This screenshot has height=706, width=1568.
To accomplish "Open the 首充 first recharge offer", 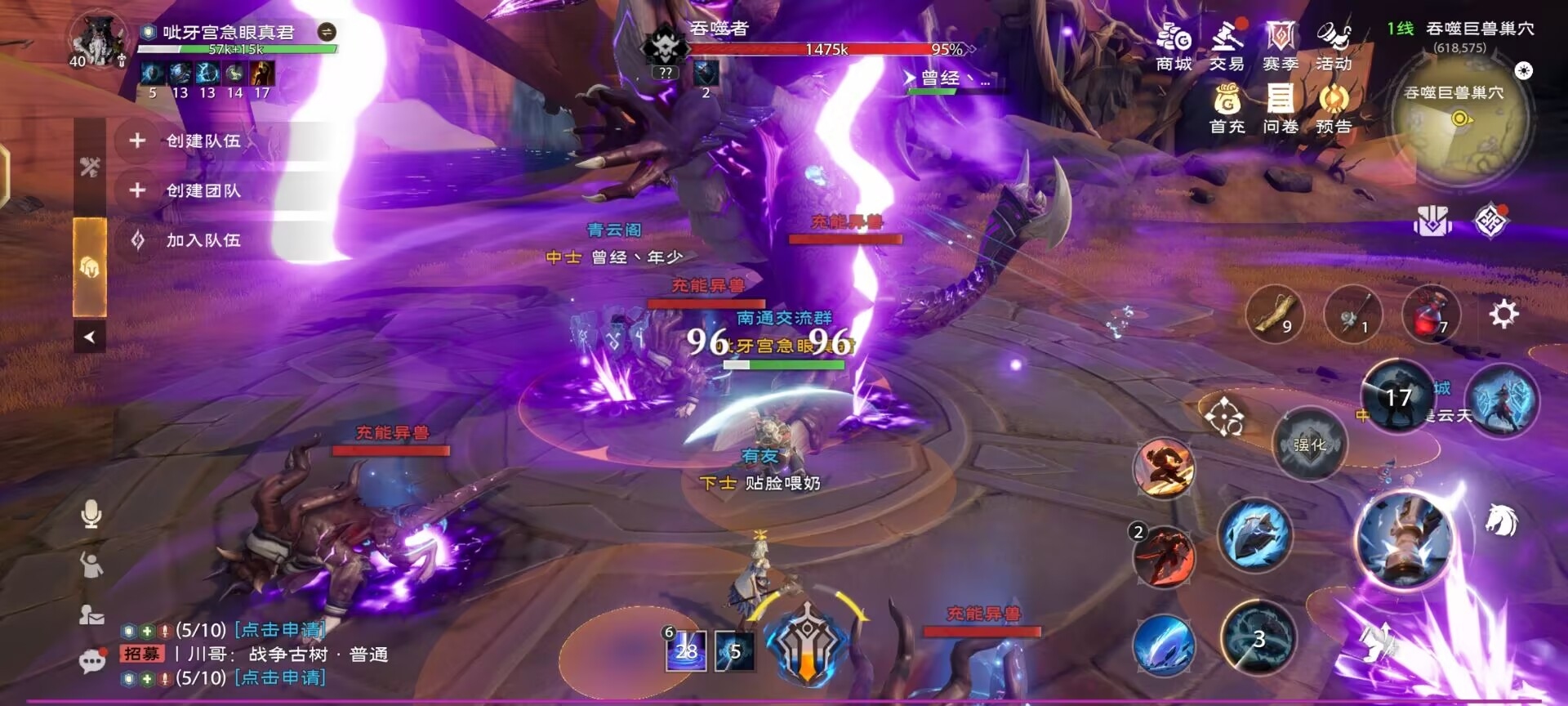I will click(x=1227, y=109).
